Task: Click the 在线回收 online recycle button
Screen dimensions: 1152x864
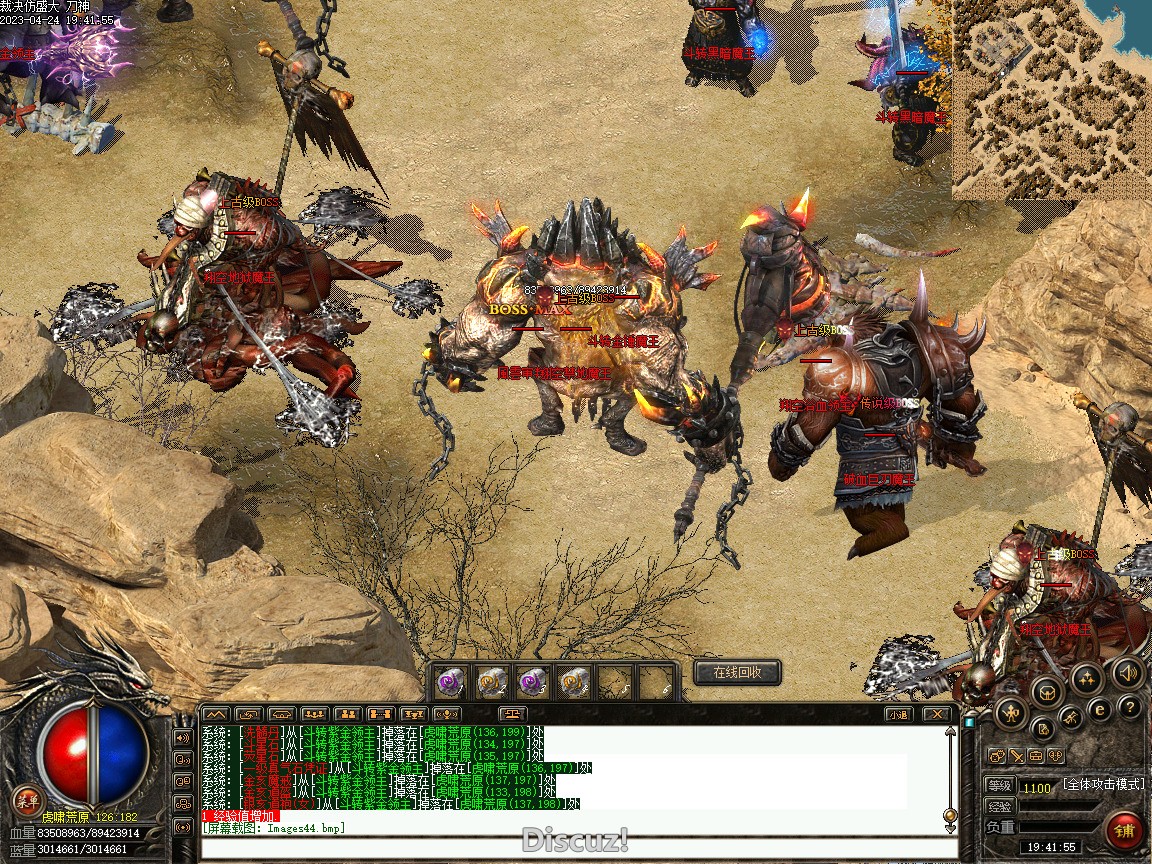Action: coord(737,672)
